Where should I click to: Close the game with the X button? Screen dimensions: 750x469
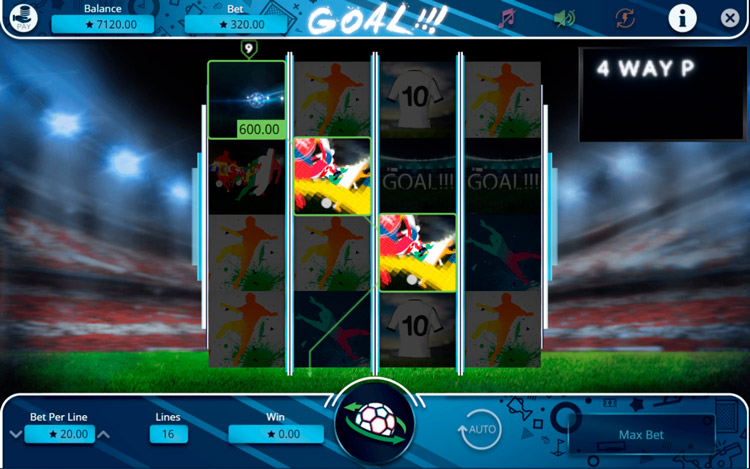pyautogui.click(x=731, y=18)
